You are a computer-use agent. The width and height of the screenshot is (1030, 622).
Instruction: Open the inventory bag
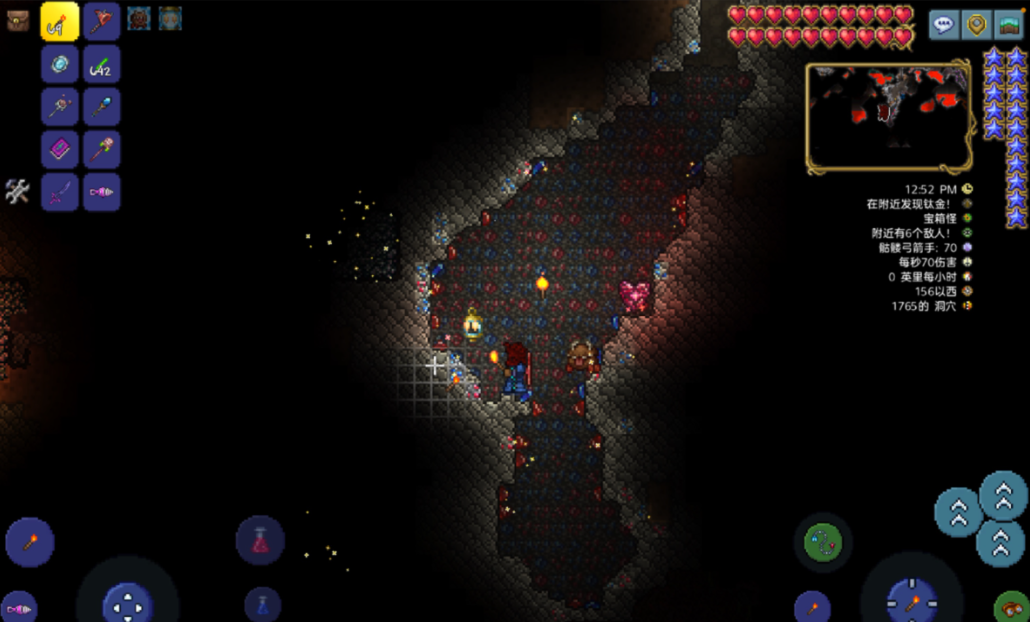pos(17,20)
